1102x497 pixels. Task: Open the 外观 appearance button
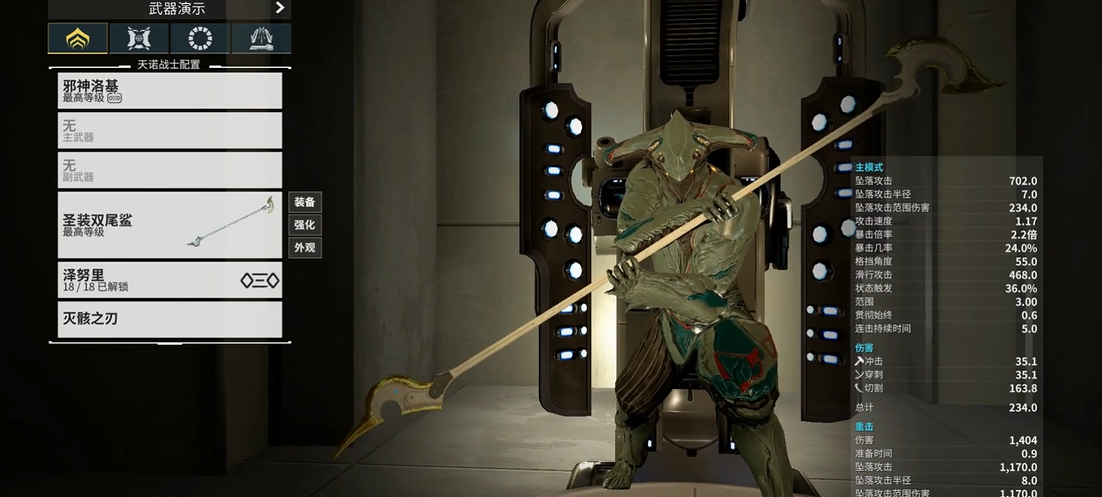(x=304, y=248)
